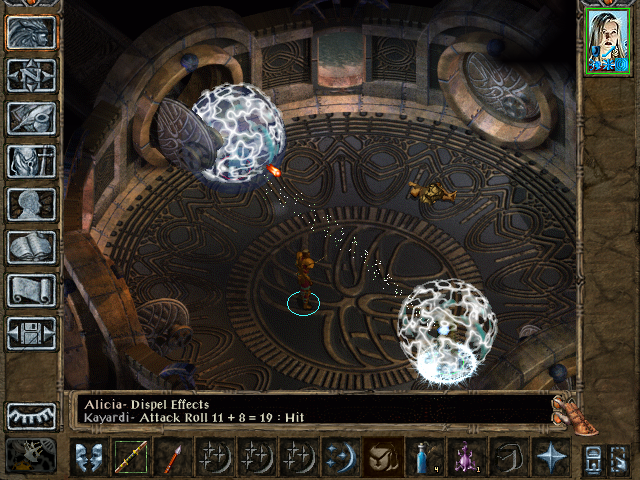This screenshot has width=640, height=480.
Task: Open the journal quill button
Action: (x=32, y=118)
